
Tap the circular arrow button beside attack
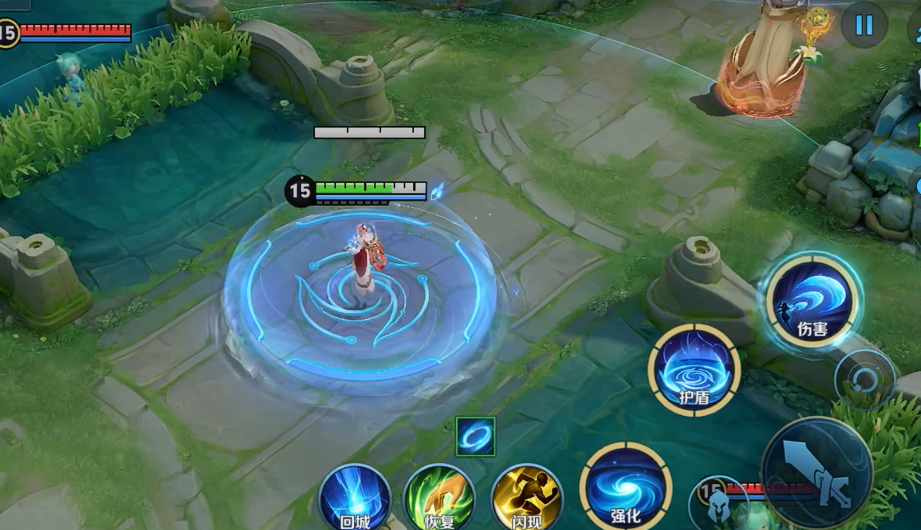tap(862, 378)
